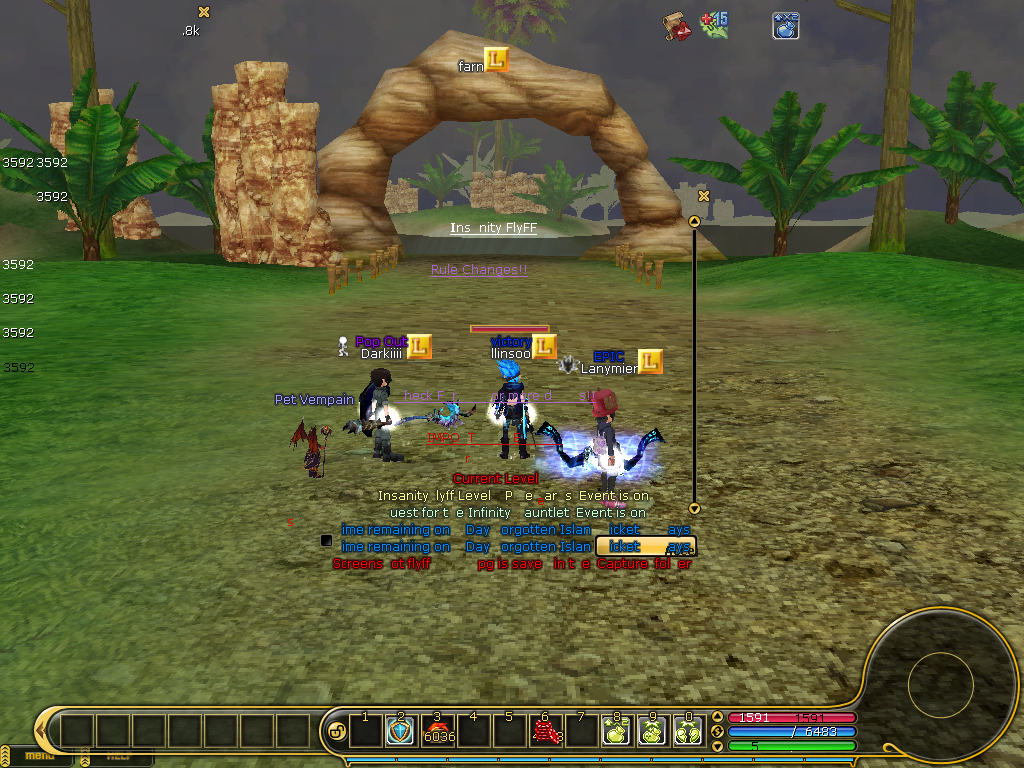
Task: Close the top-left damage log with the X
Action: pyautogui.click(x=204, y=12)
